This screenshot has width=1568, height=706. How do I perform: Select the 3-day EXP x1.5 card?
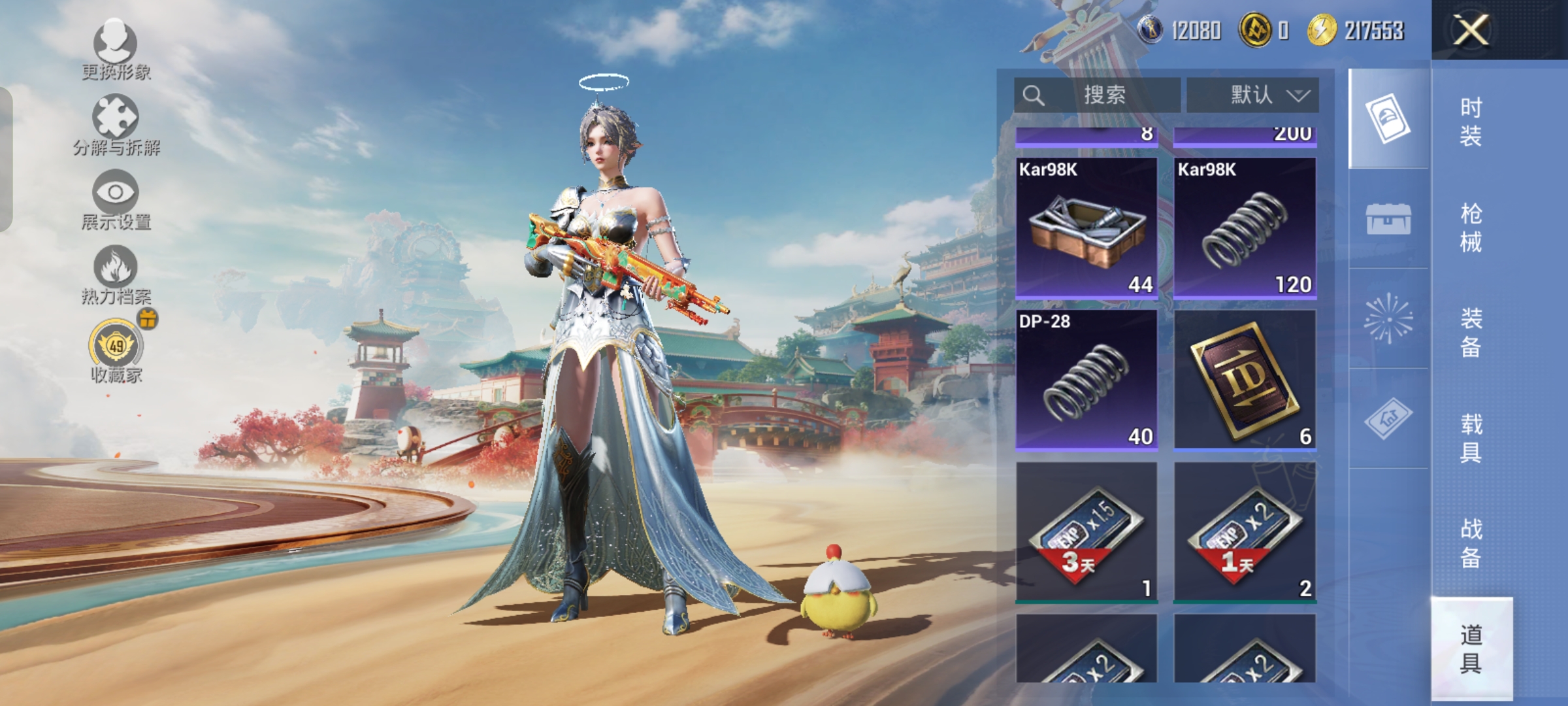pos(1086,532)
